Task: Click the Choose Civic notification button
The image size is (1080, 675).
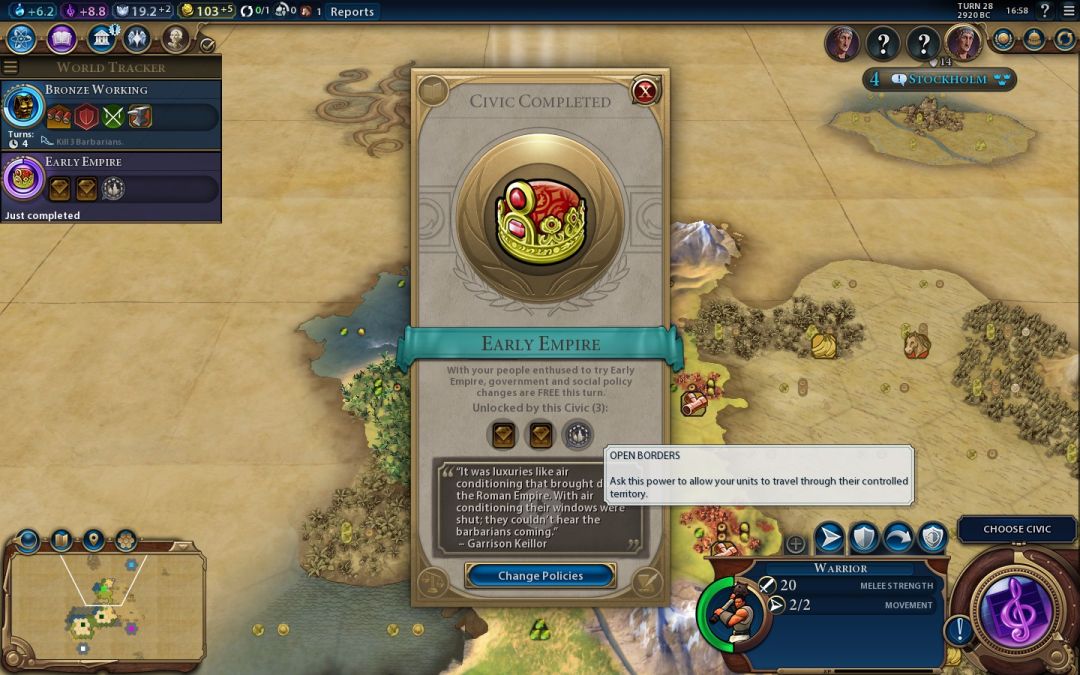Action: pos(1017,529)
